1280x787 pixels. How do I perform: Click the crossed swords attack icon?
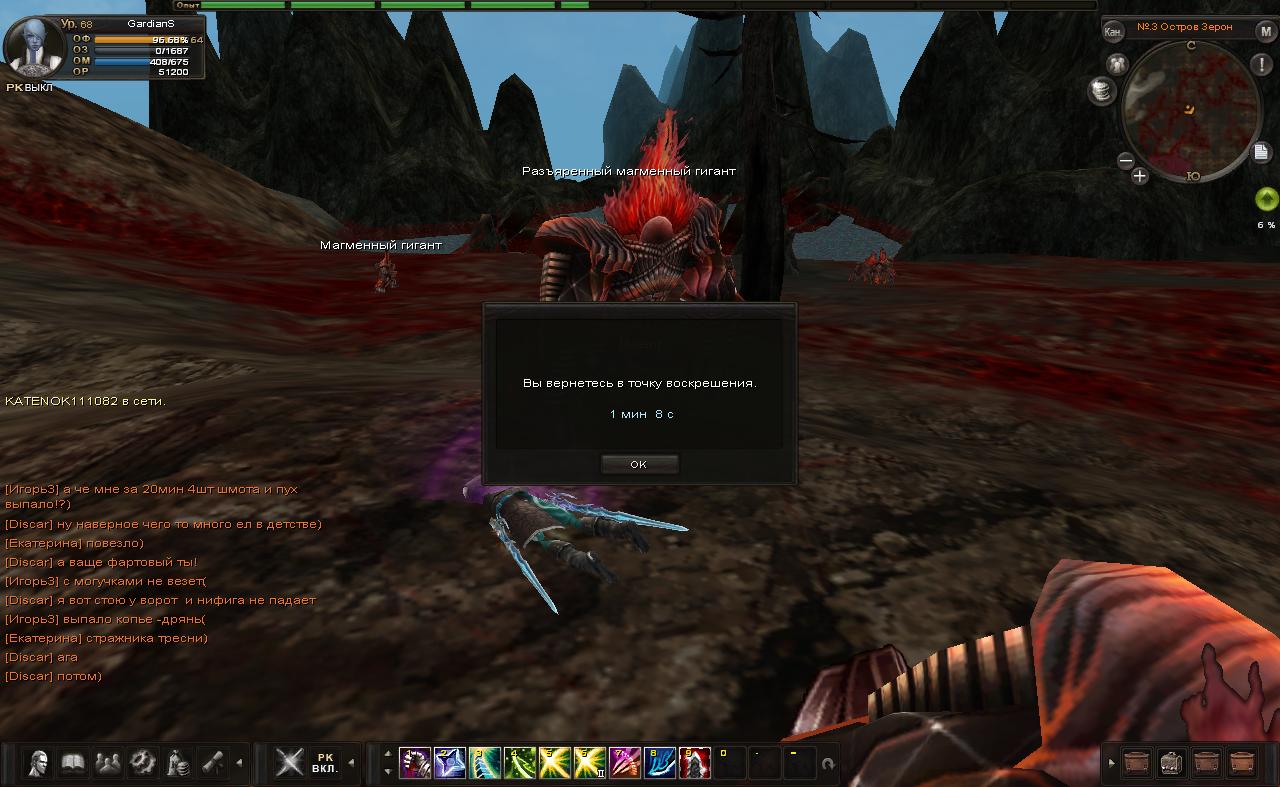click(290, 763)
